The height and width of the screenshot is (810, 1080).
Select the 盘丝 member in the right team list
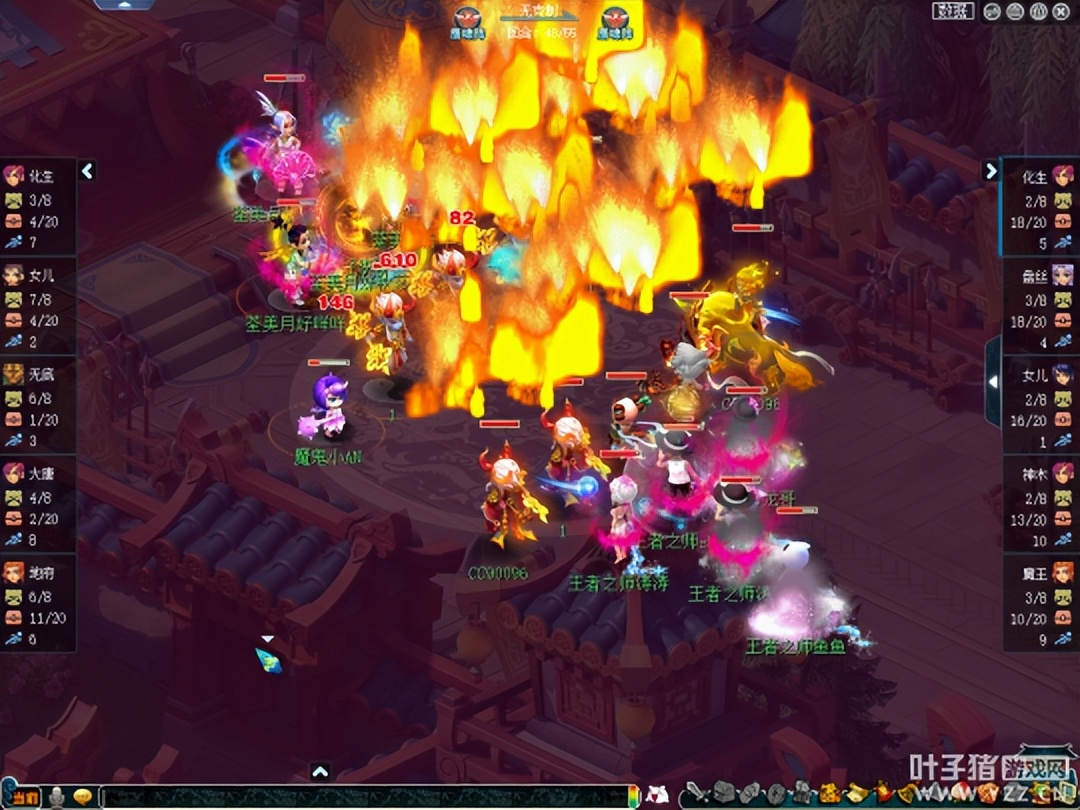1042,304
